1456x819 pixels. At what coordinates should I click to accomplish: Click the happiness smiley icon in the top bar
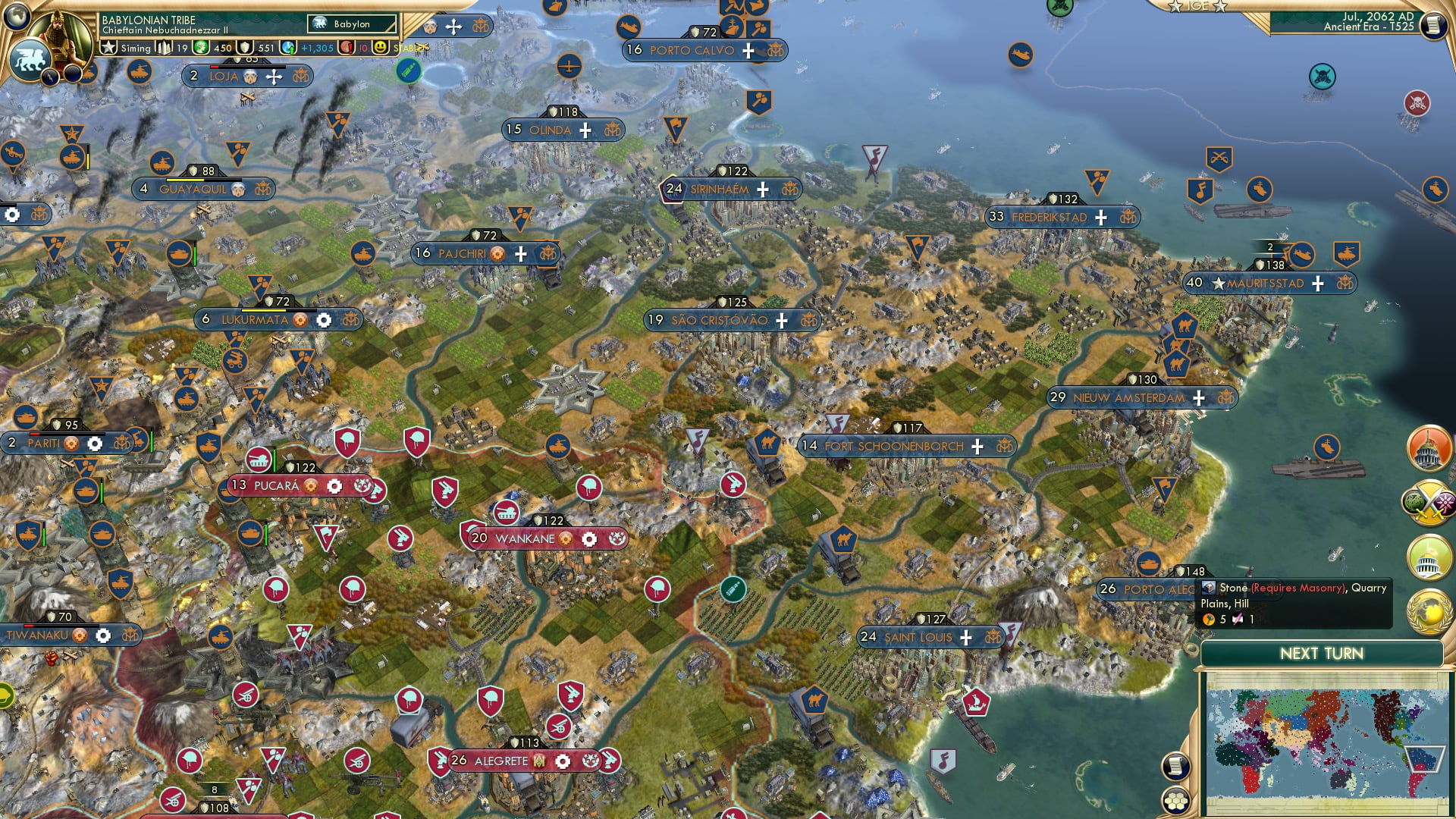click(381, 49)
